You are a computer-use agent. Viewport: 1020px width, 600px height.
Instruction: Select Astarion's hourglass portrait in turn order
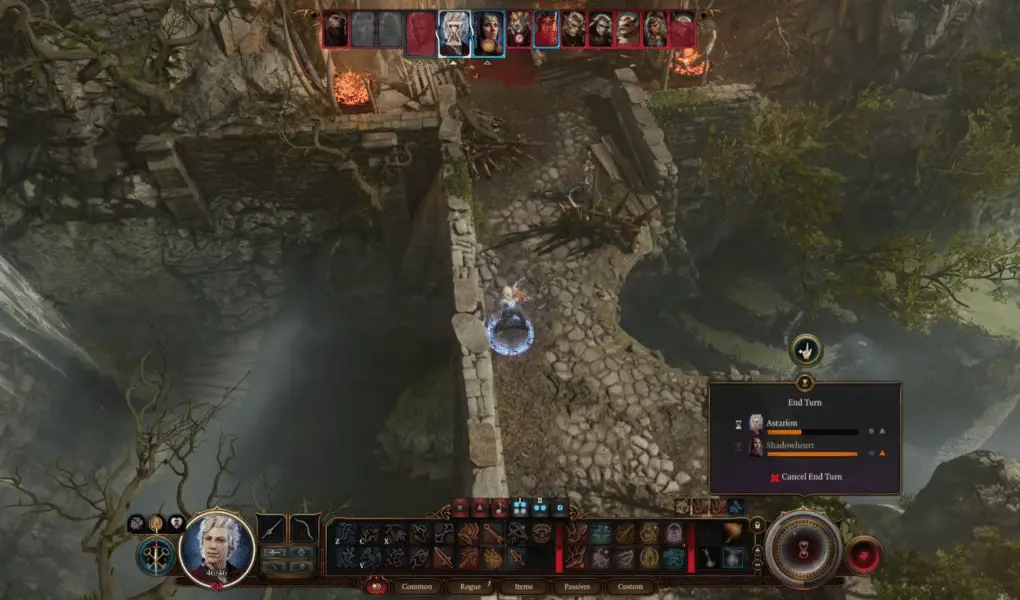(454, 33)
